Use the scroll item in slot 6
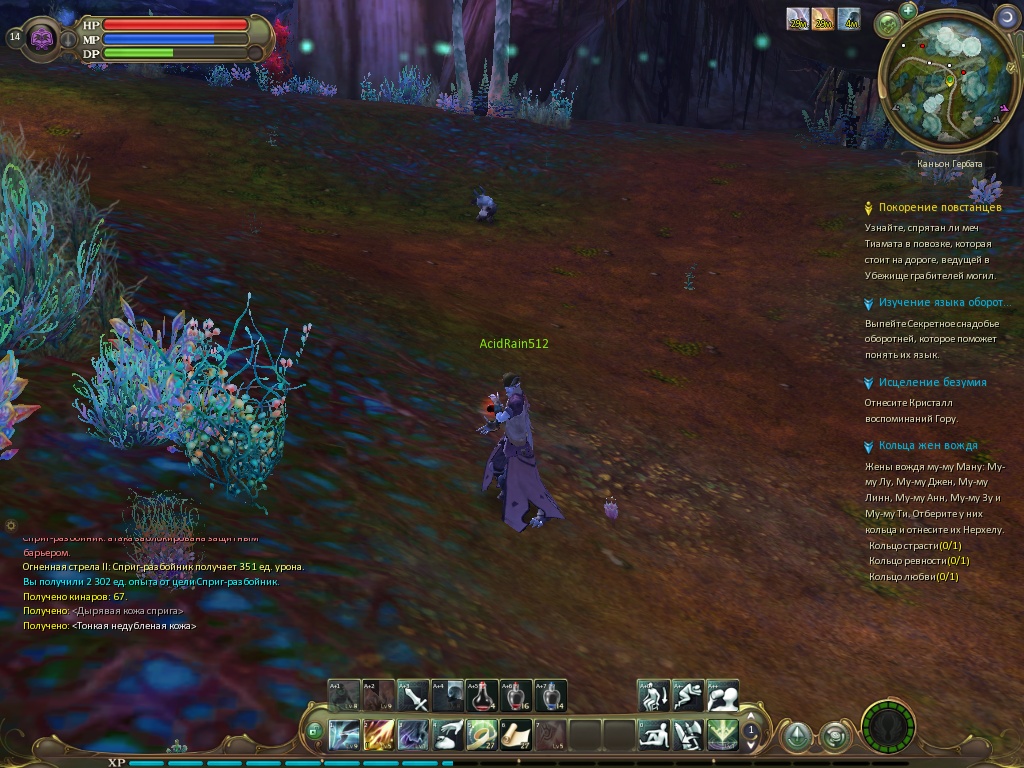 point(516,735)
